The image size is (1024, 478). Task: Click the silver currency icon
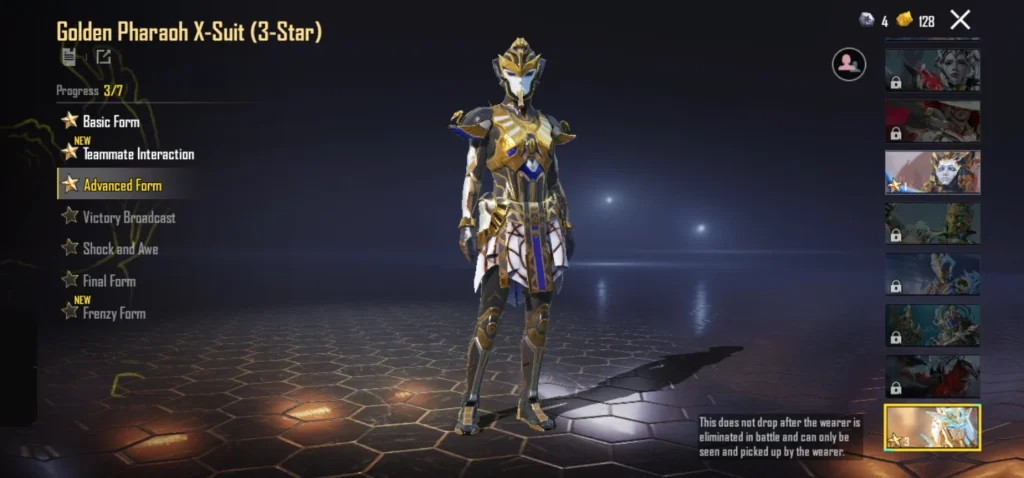point(867,20)
